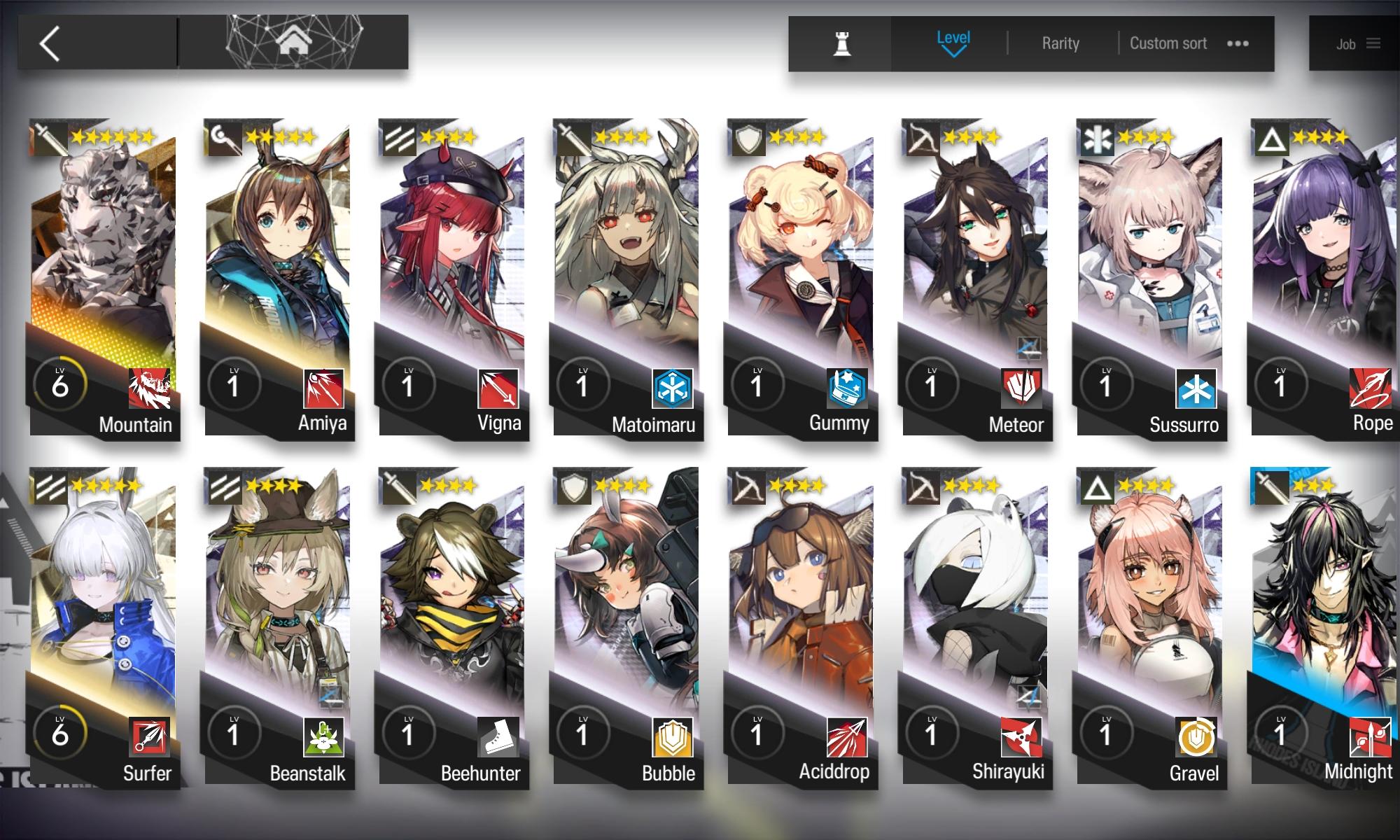This screenshot has height=840, width=1400.
Task: Open the ellipsis sort options menu
Action: (1238, 43)
